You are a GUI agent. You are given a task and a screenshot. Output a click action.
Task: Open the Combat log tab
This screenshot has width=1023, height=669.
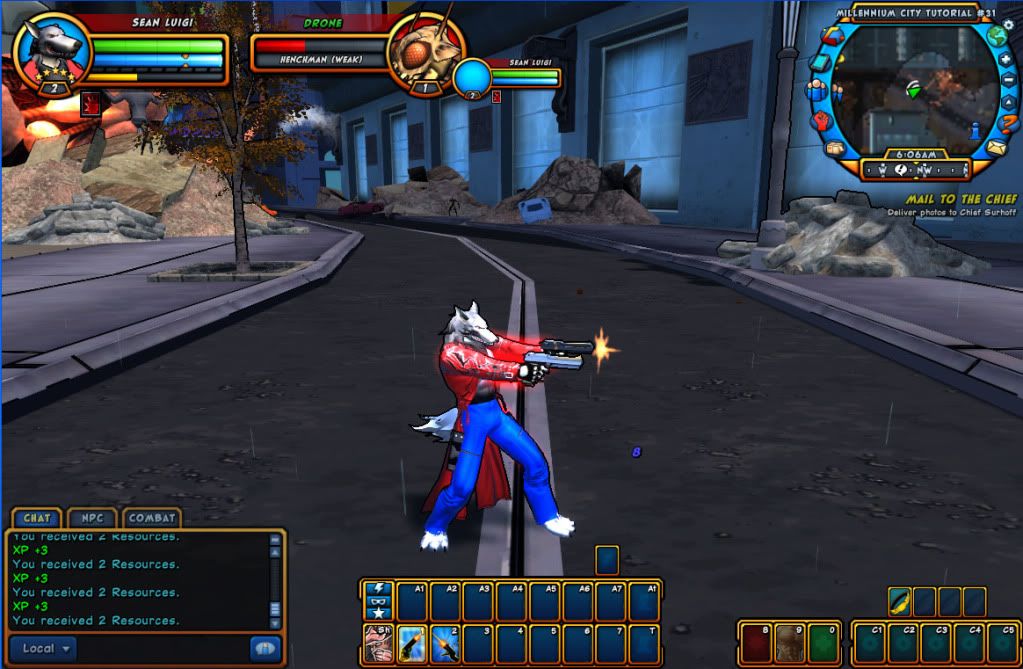click(152, 519)
